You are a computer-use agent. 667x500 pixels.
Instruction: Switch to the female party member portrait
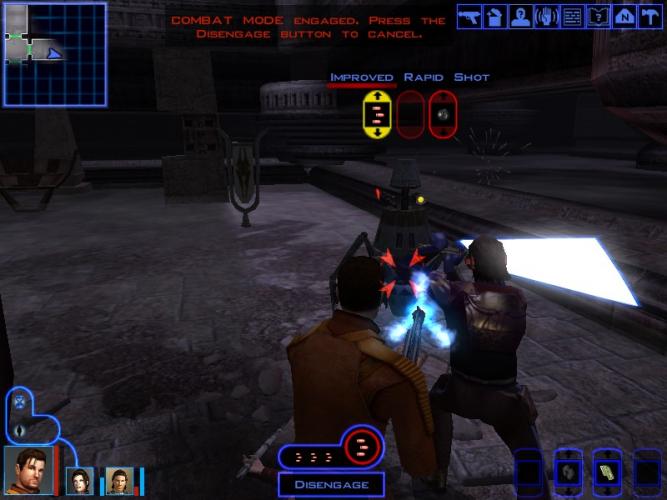pyautogui.click(x=79, y=481)
